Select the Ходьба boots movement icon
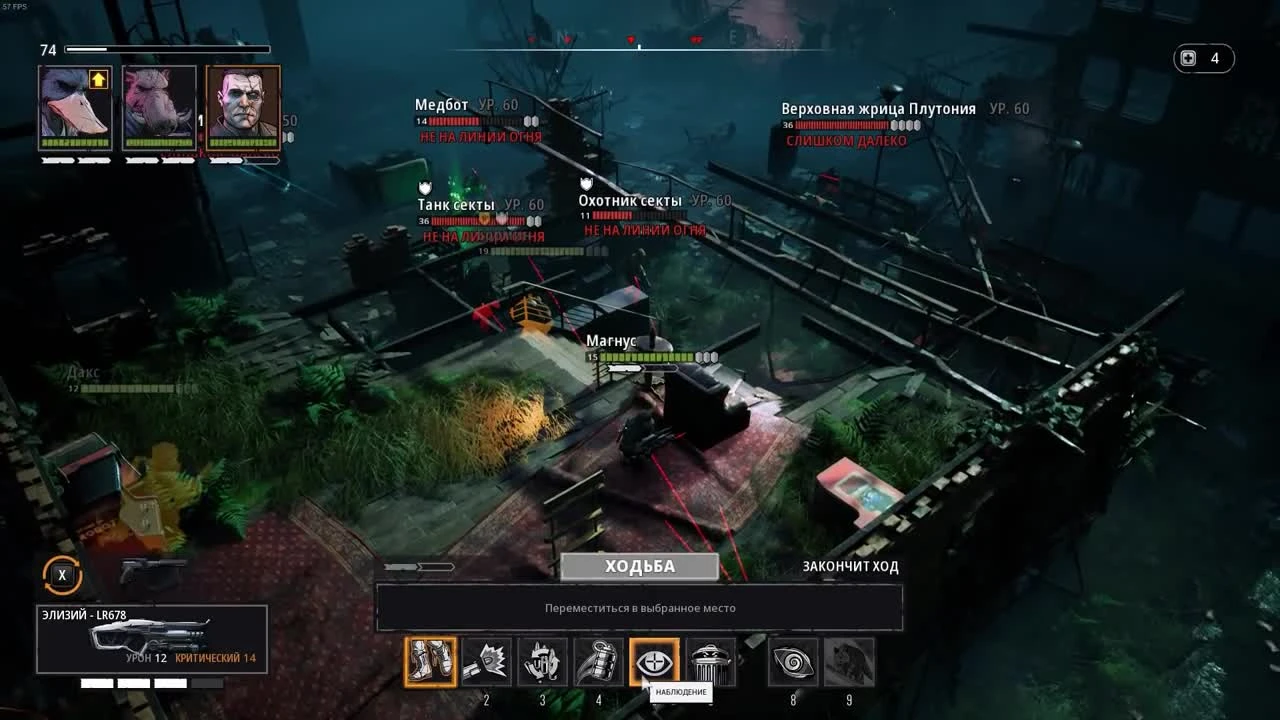 pos(433,661)
